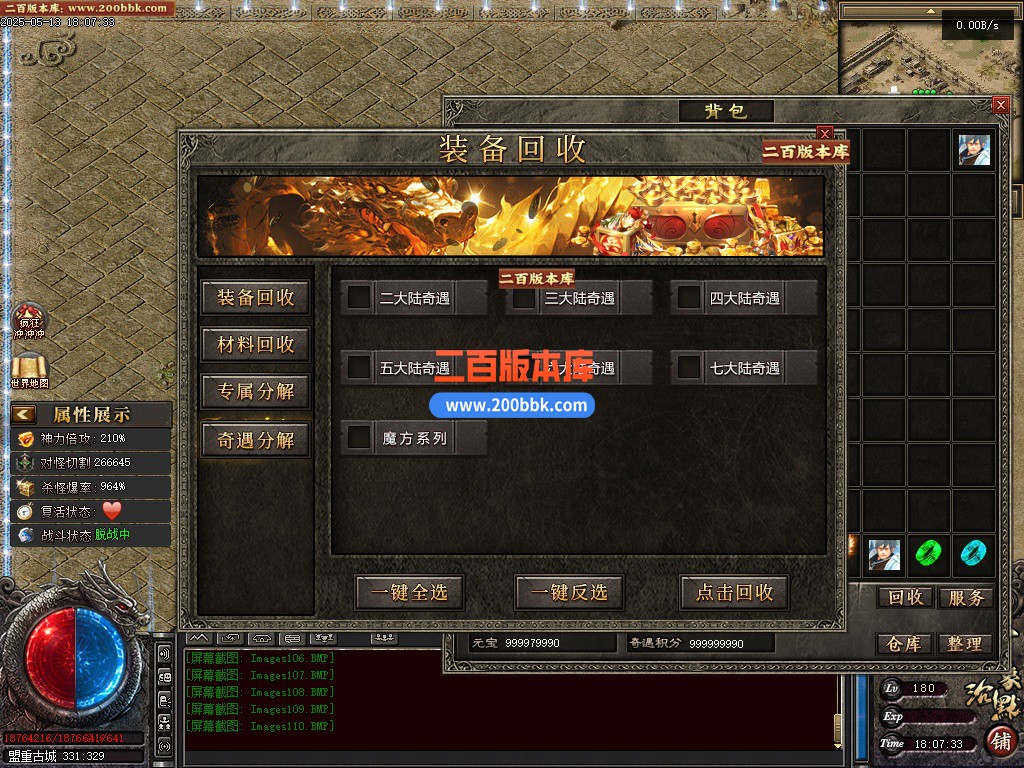Tick the 二大陆奇遇 checkbox
This screenshot has height=768, width=1024.
tap(359, 297)
